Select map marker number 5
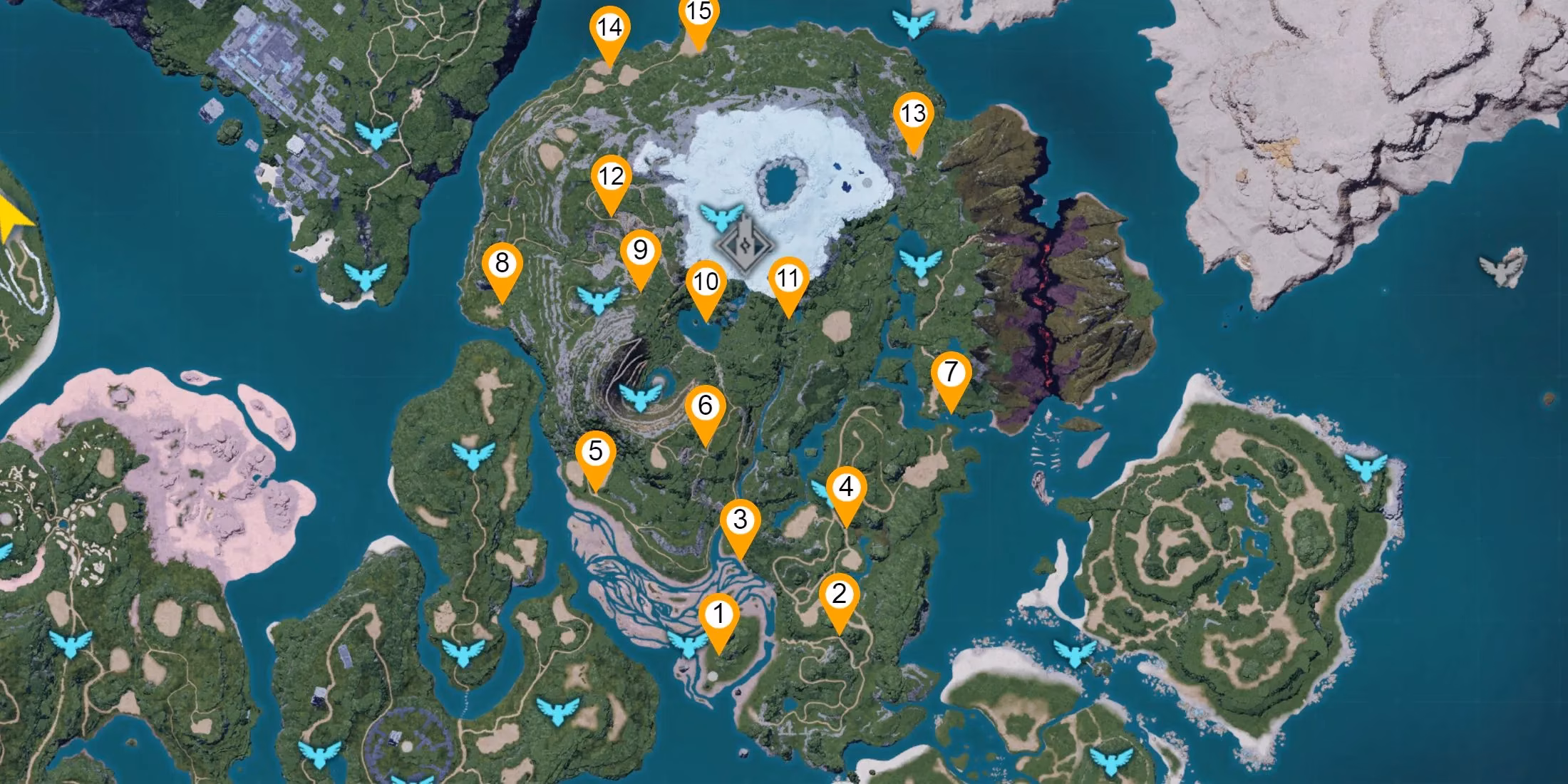 coord(595,452)
